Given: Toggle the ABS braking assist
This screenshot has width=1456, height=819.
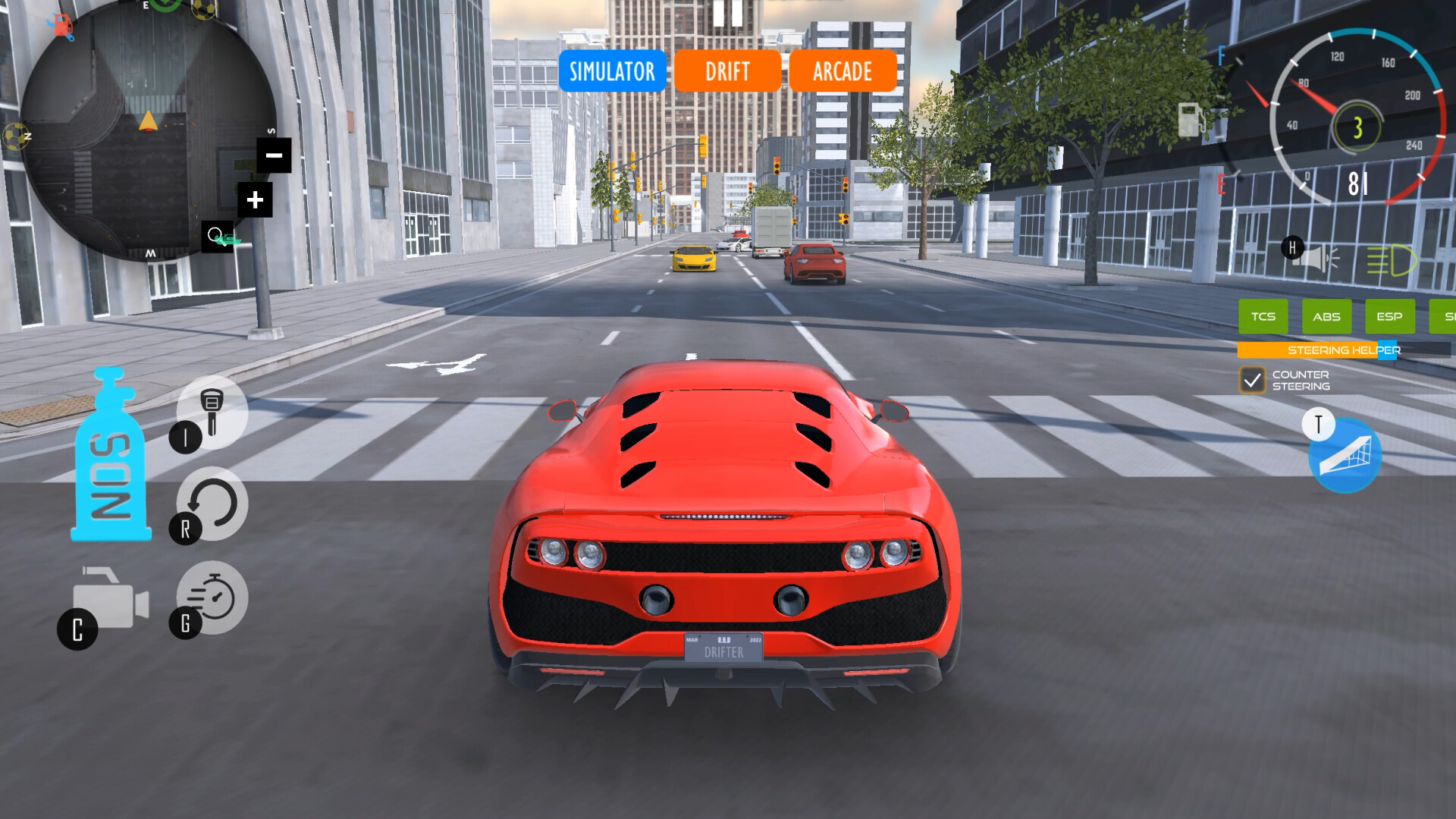Looking at the screenshot, I should click(x=1326, y=317).
